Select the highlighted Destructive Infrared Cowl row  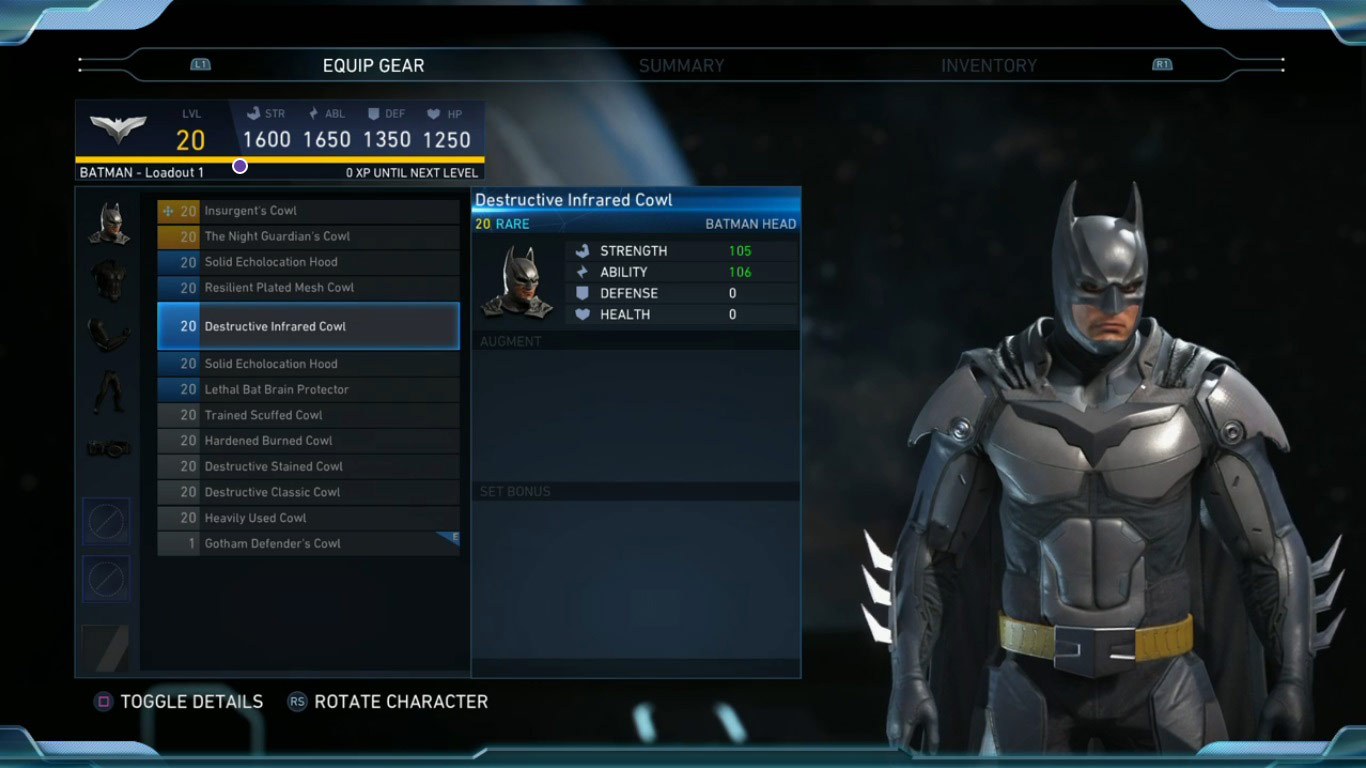click(308, 326)
